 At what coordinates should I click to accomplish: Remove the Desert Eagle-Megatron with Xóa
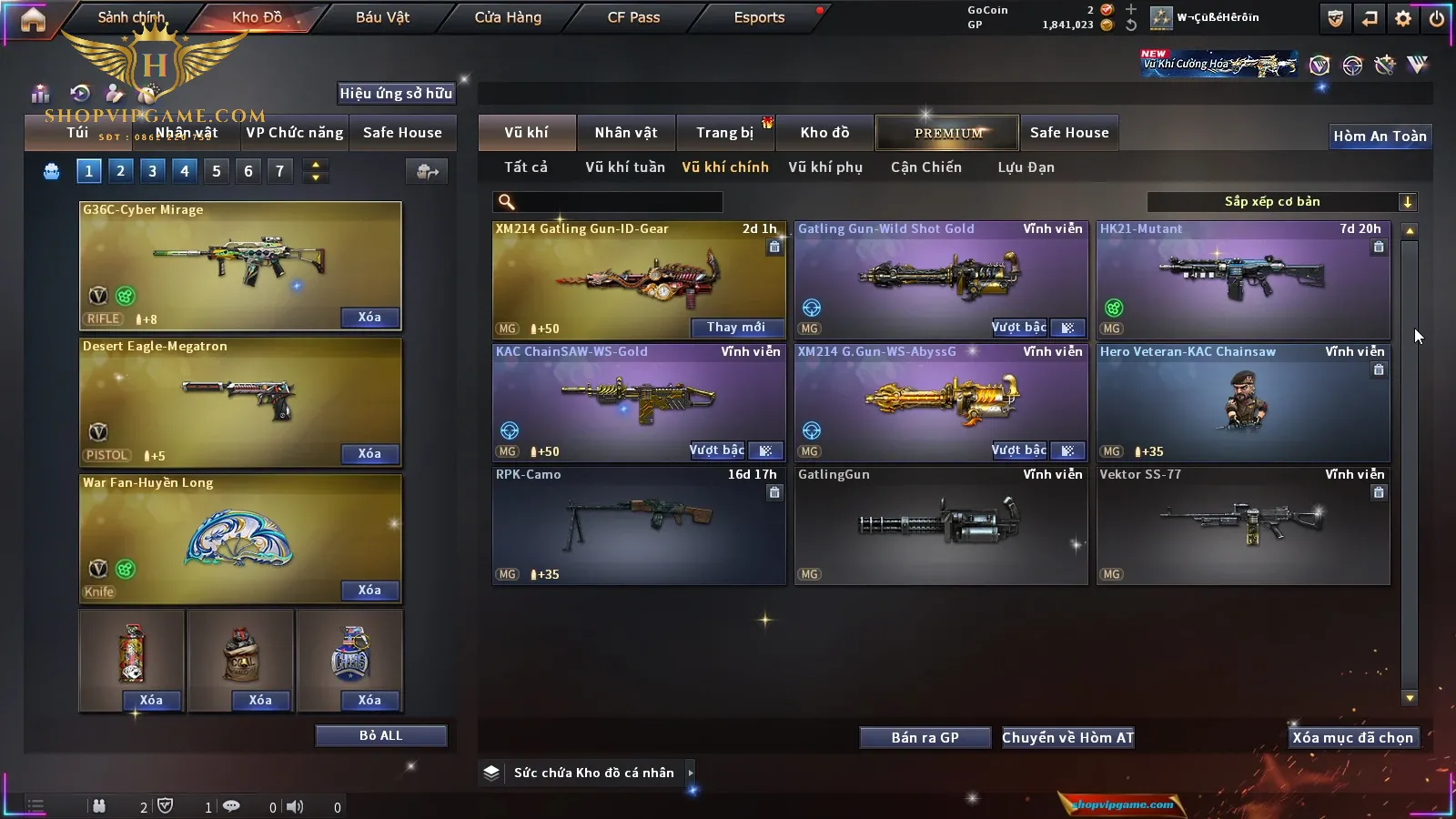[x=369, y=454]
